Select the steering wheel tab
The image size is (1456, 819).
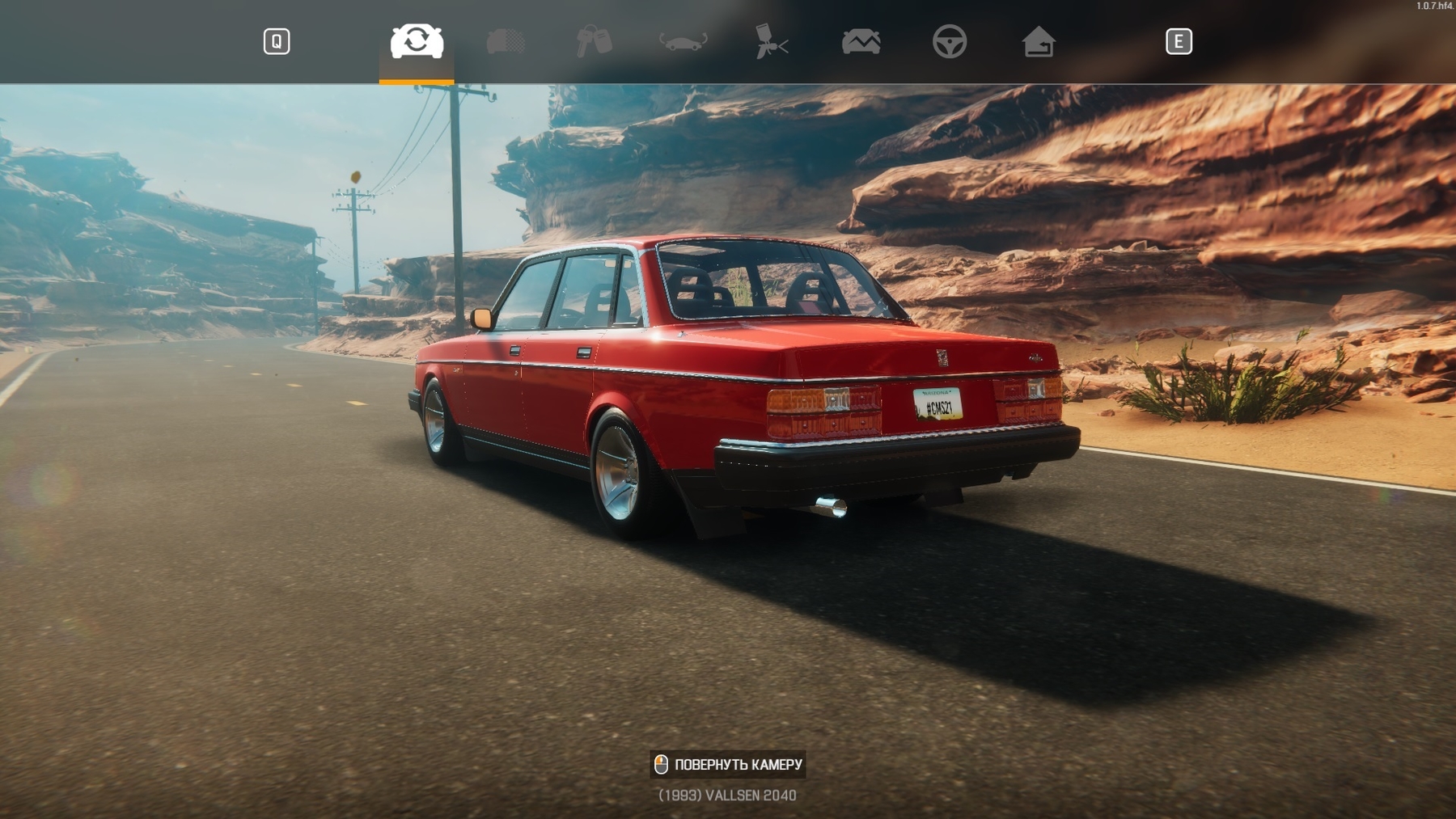[x=949, y=41]
